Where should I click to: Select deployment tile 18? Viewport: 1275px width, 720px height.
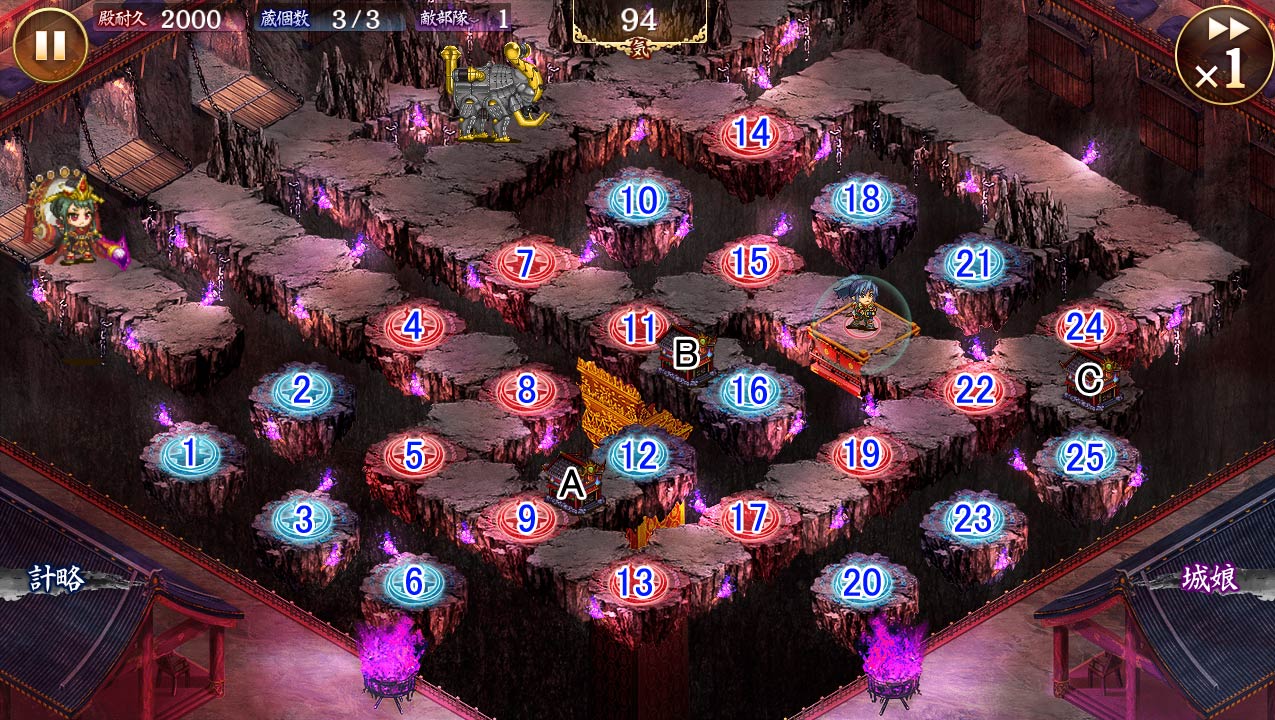coord(862,199)
